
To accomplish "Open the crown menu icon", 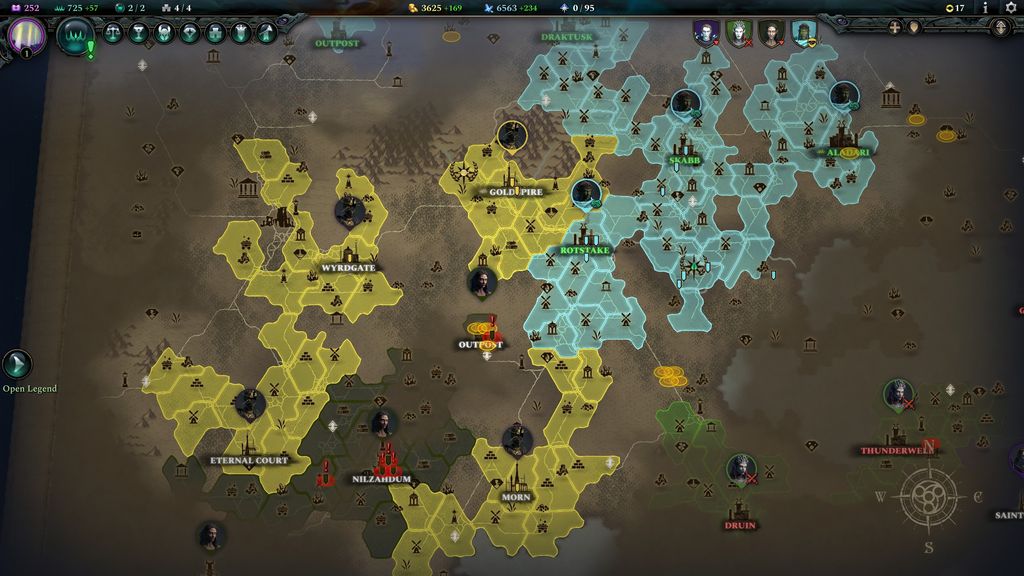I will point(241,33).
